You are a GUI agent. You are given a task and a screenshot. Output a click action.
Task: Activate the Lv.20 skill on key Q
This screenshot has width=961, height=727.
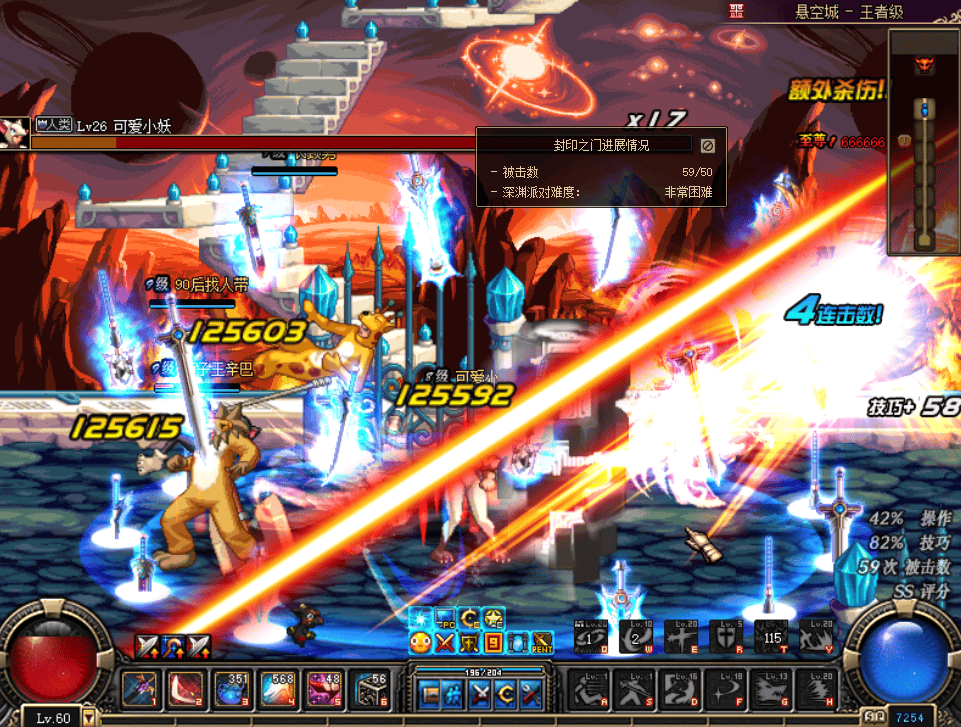[x=590, y=636]
